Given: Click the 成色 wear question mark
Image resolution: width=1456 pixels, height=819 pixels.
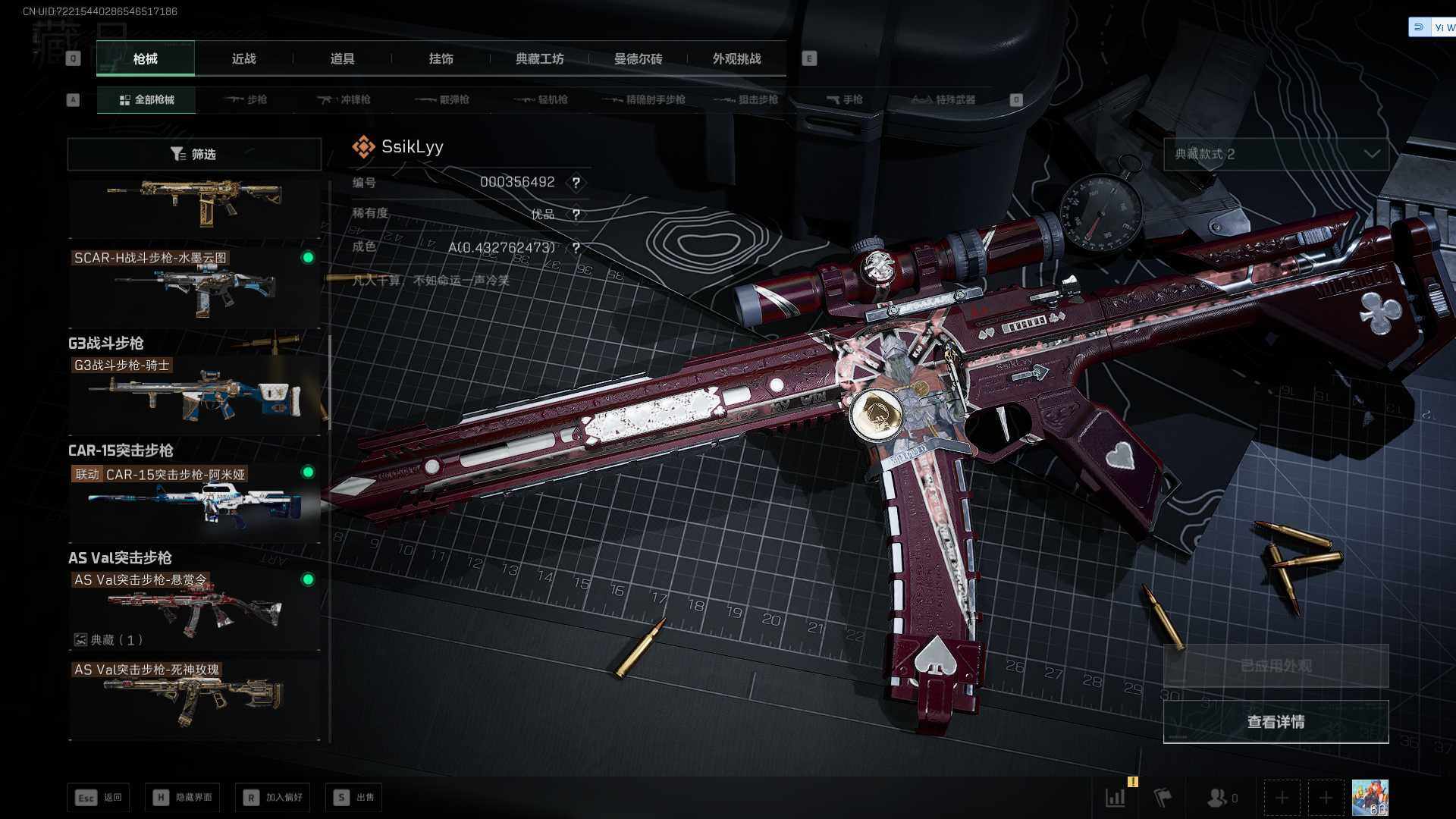Looking at the screenshot, I should pos(576,248).
